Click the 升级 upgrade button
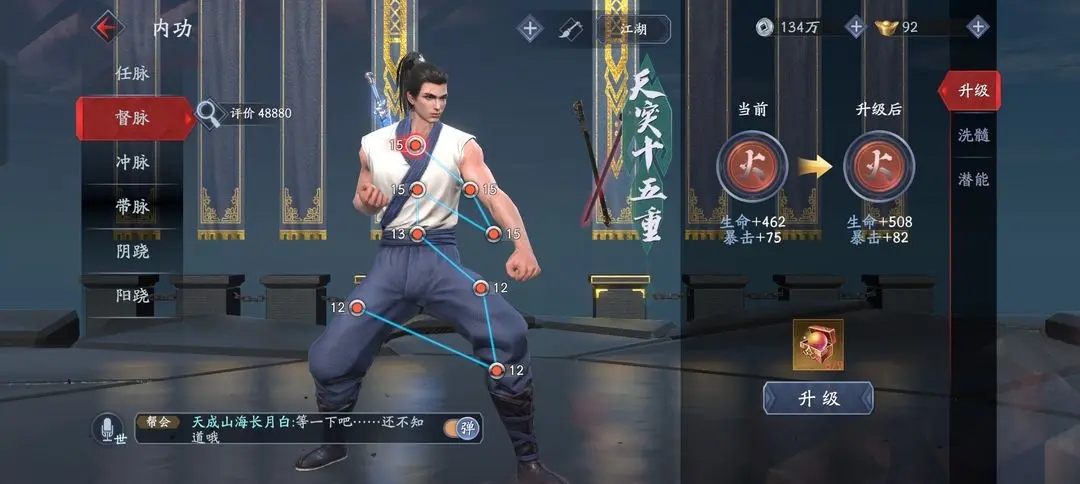The height and width of the screenshot is (484, 1080). point(818,398)
